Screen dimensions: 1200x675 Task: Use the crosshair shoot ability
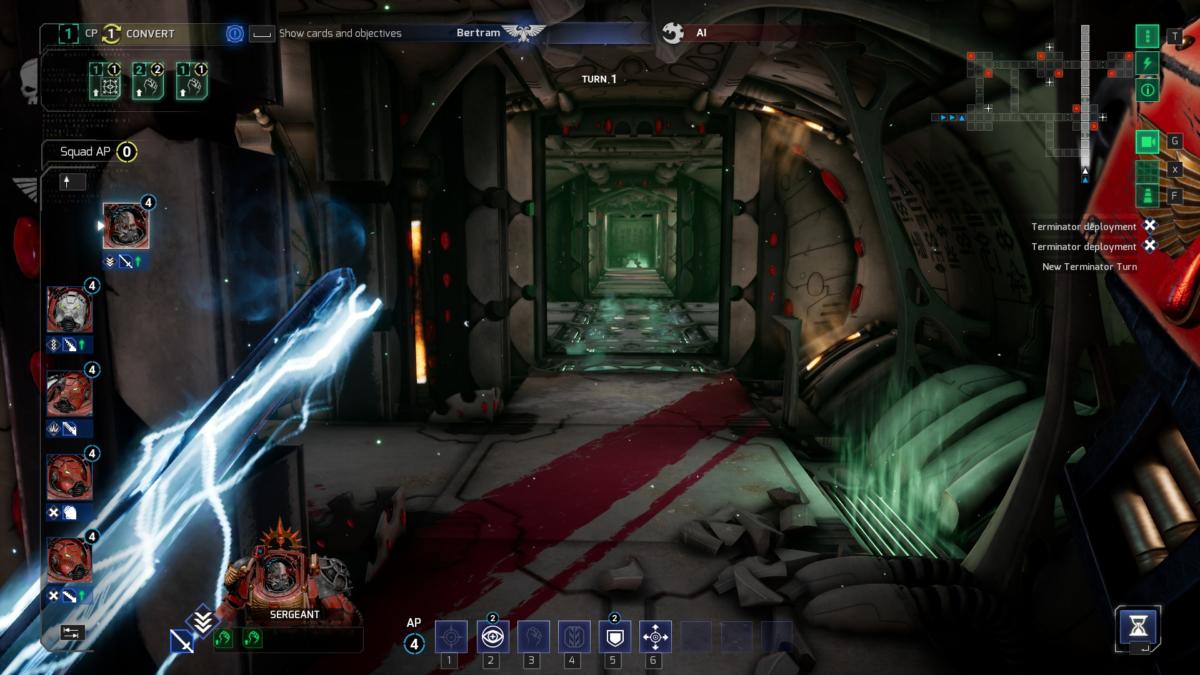pos(451,636)
